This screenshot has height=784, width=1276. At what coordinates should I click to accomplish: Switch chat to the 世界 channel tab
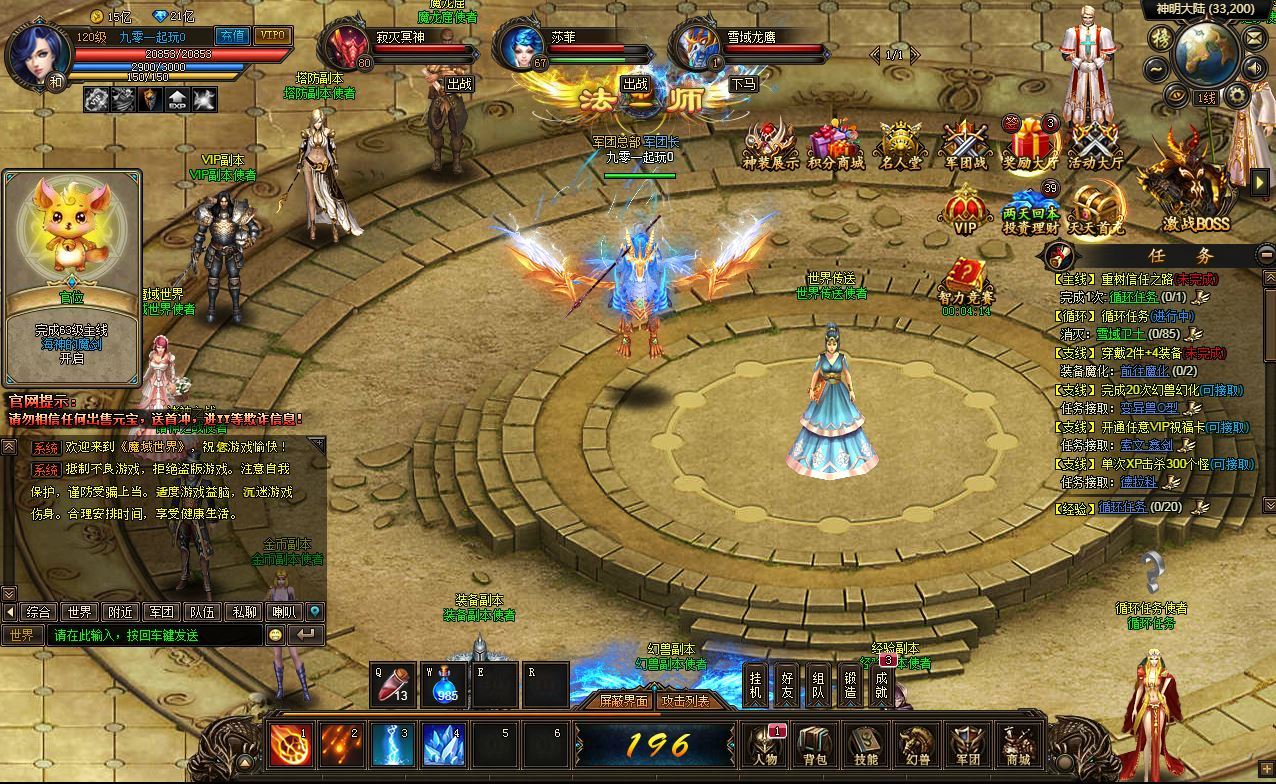point(79,612)
